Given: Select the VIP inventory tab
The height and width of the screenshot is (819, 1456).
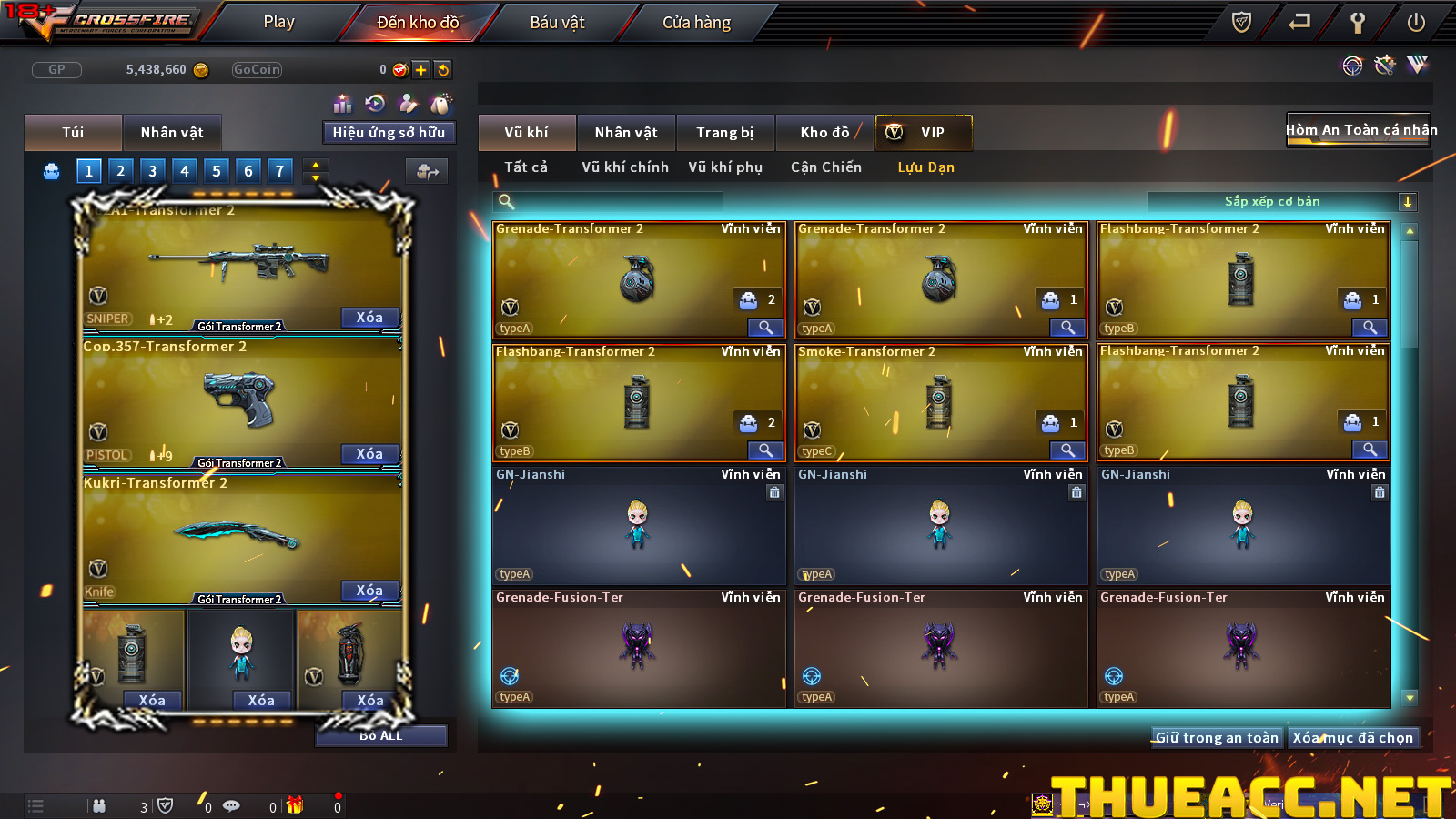Looking at the screenshot, I should coord(924,133).
